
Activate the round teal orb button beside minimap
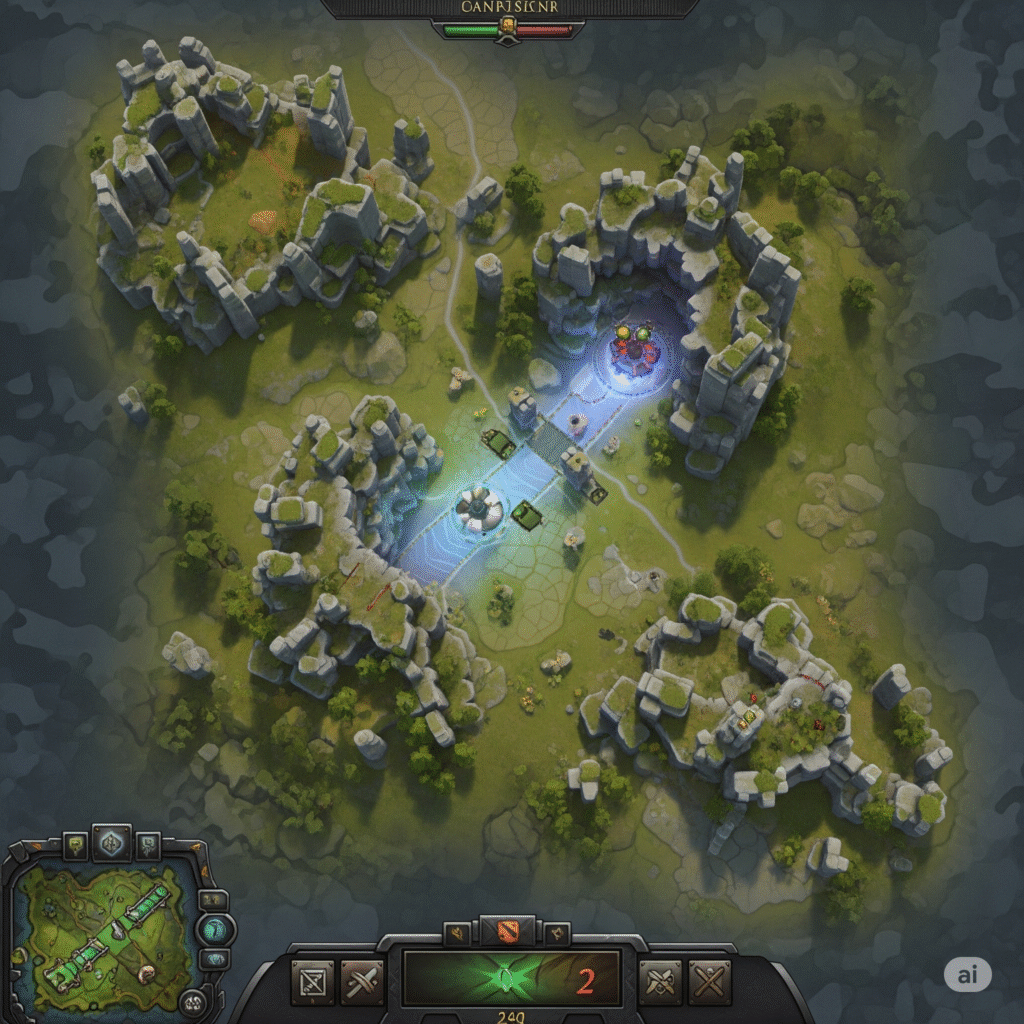pyautogui.click(x=217, y=928)
